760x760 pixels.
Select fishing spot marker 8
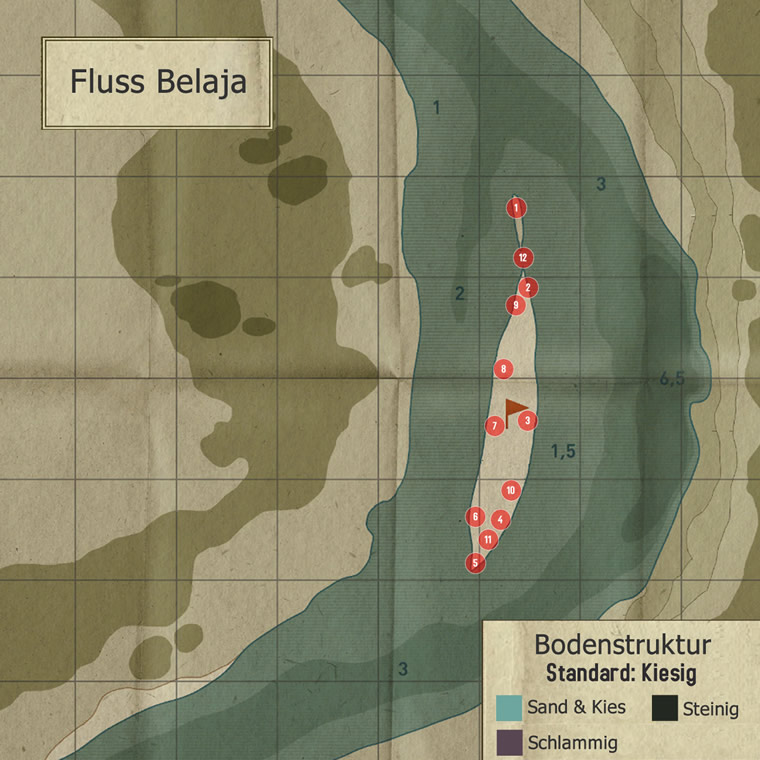(504, 369)
